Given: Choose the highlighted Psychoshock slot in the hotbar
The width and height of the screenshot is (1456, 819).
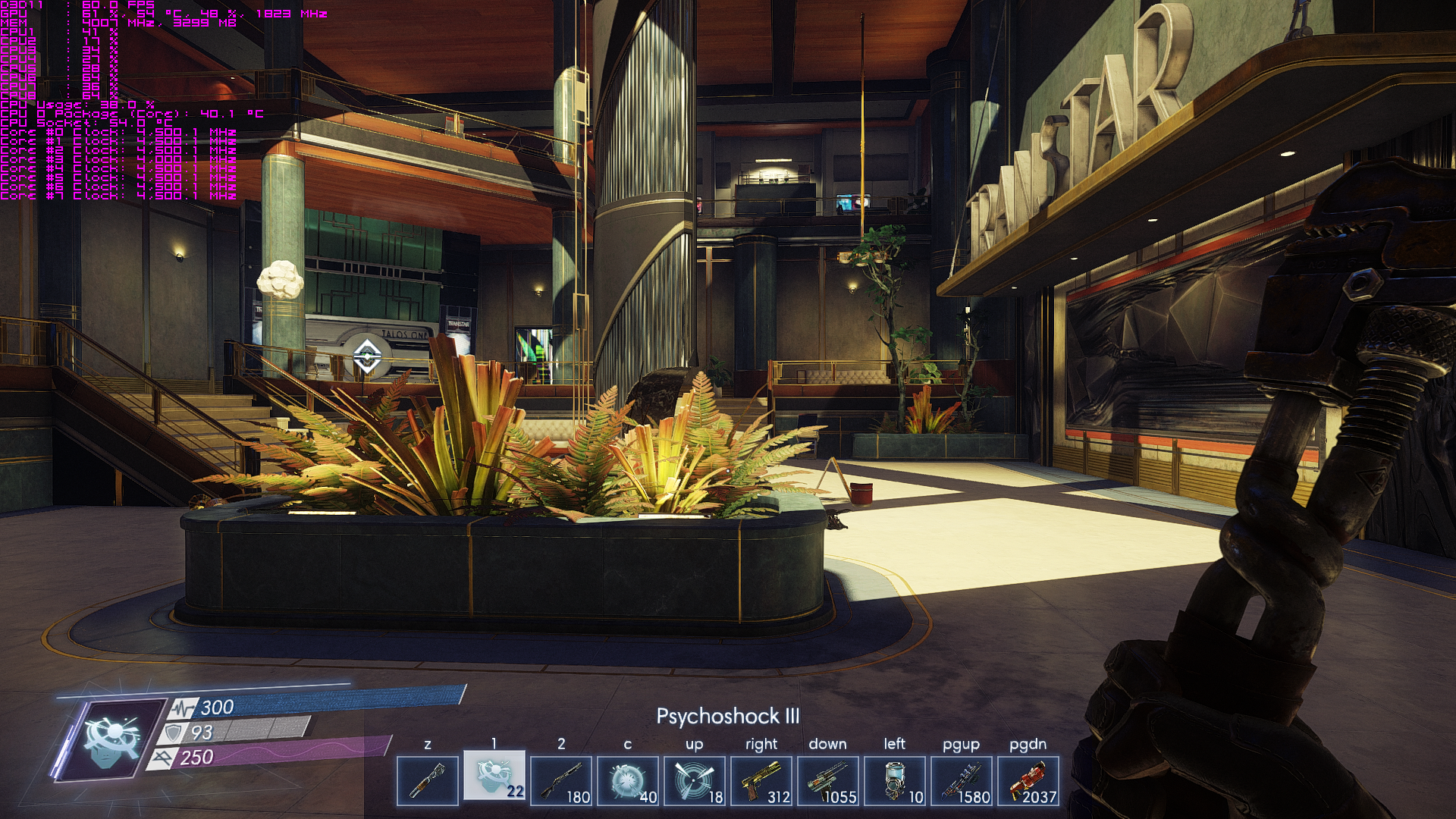Looking at the screenshot, I should (494, 777).
